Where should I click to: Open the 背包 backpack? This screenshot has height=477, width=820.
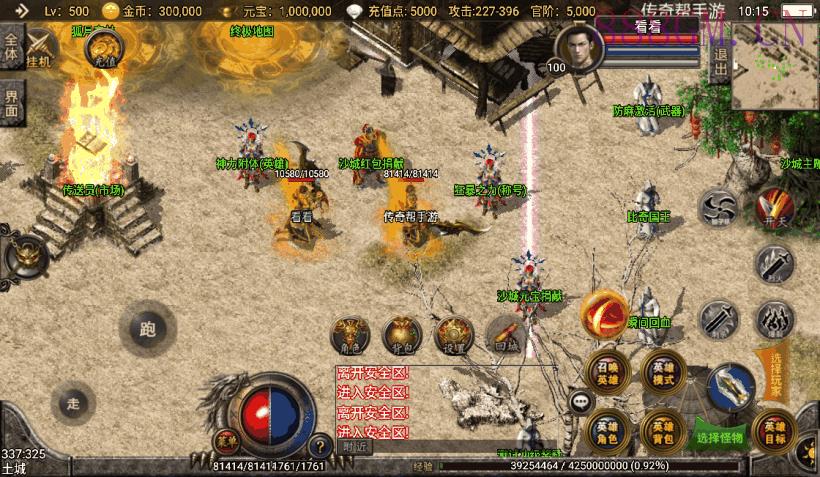pyautogui.click(x=402, y=335)
